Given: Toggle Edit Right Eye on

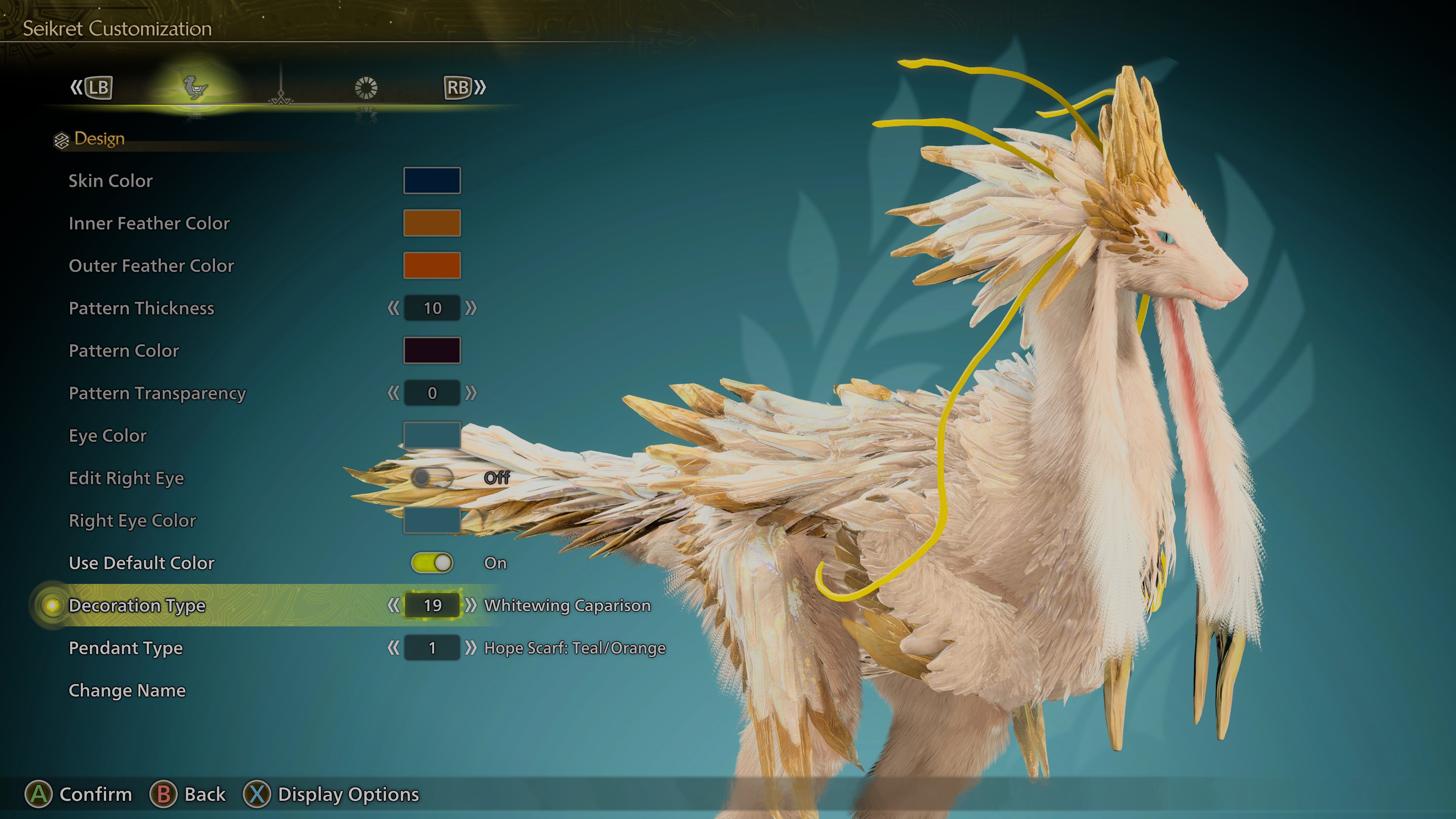Looking at the screenshot, I should [x=432, y=478].
